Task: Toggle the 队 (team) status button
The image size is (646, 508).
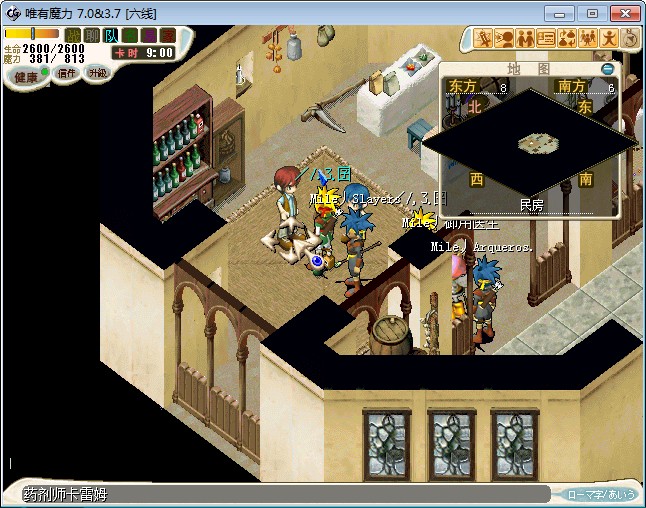Action: point(109,35)
